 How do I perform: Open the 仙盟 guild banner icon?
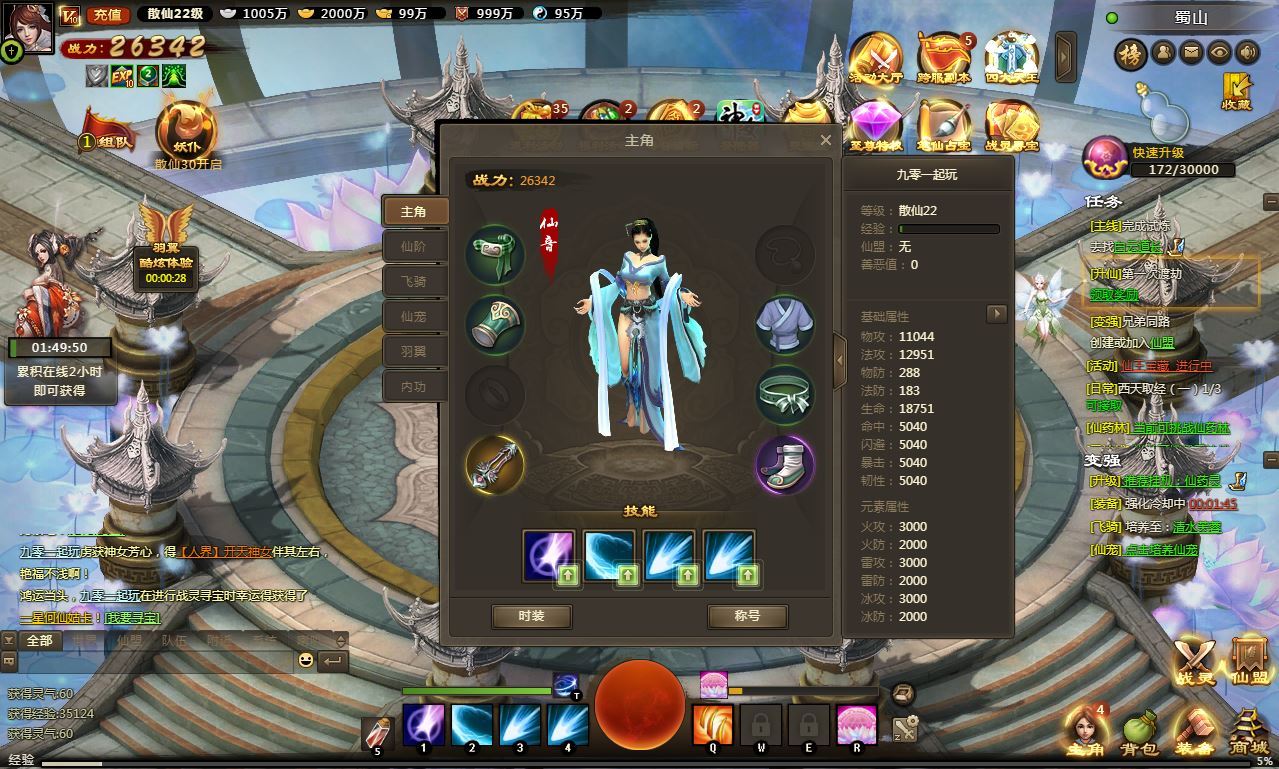tap(1249, 662)
